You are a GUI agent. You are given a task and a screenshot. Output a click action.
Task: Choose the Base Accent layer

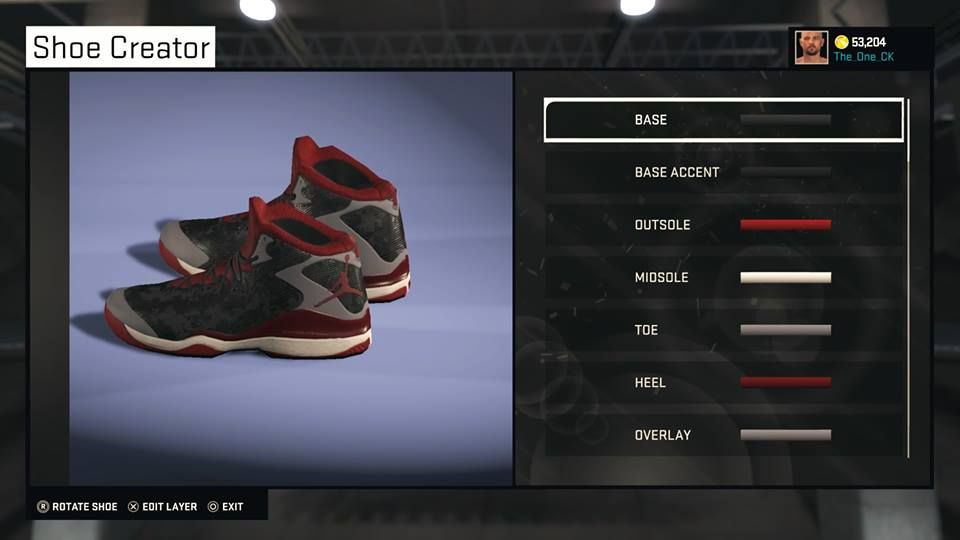723,172
